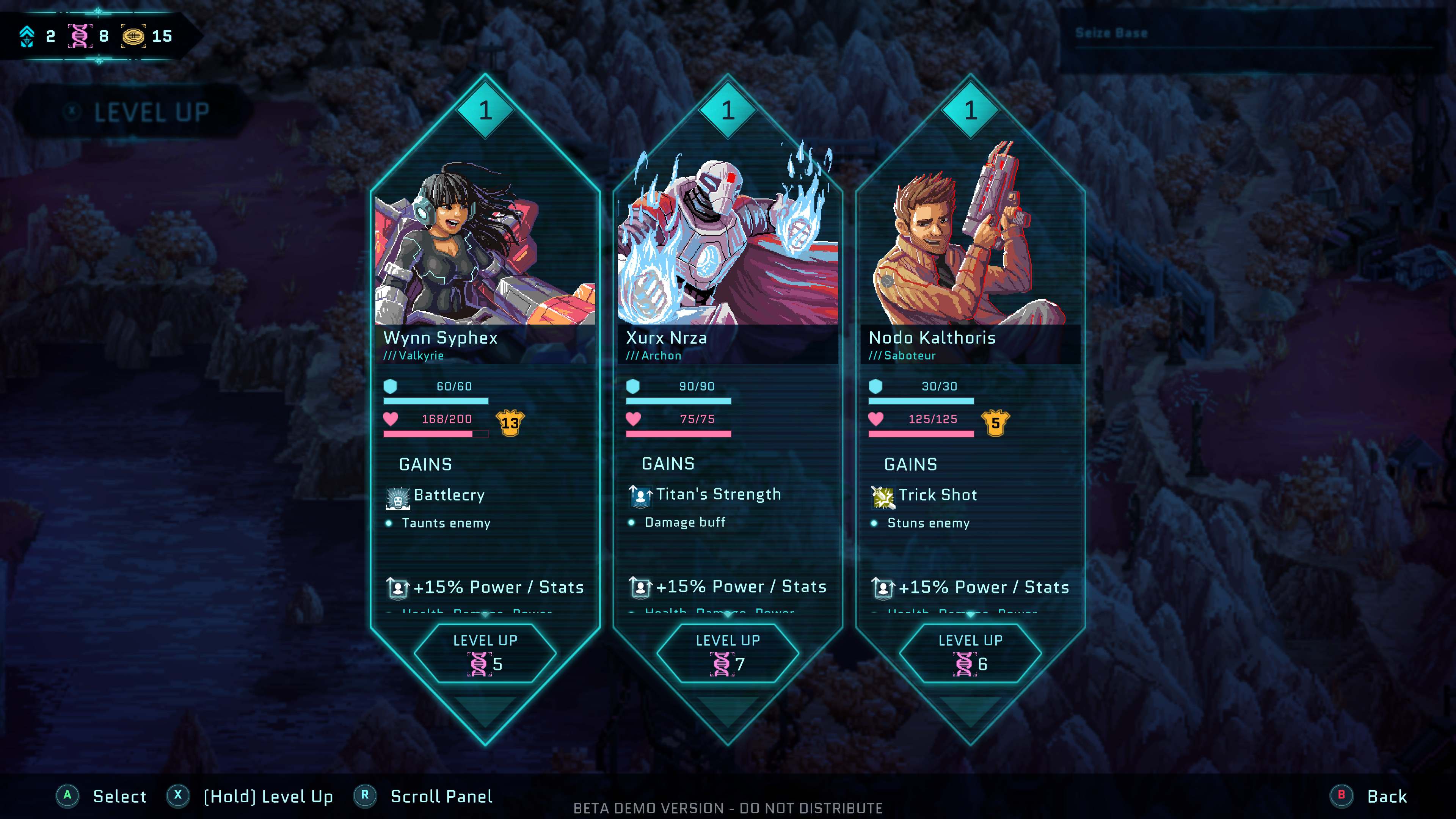
Task: Select Wynn Syphex's Valkyrie portrait
Action: 485,249
